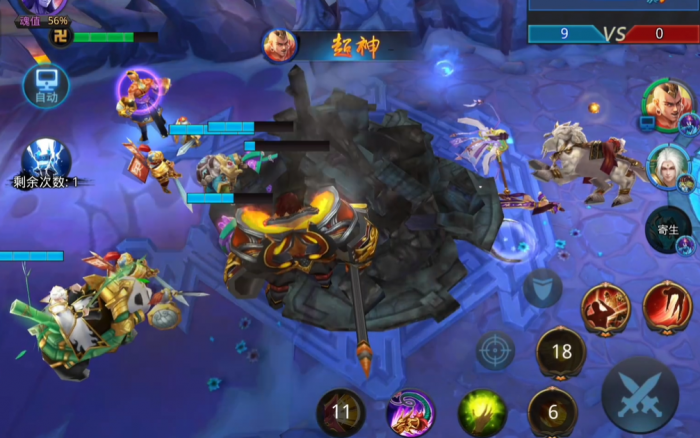Trigger the red slashing strike skill
The height and width of the screenshot is (438, 700).
click(667, 305)
